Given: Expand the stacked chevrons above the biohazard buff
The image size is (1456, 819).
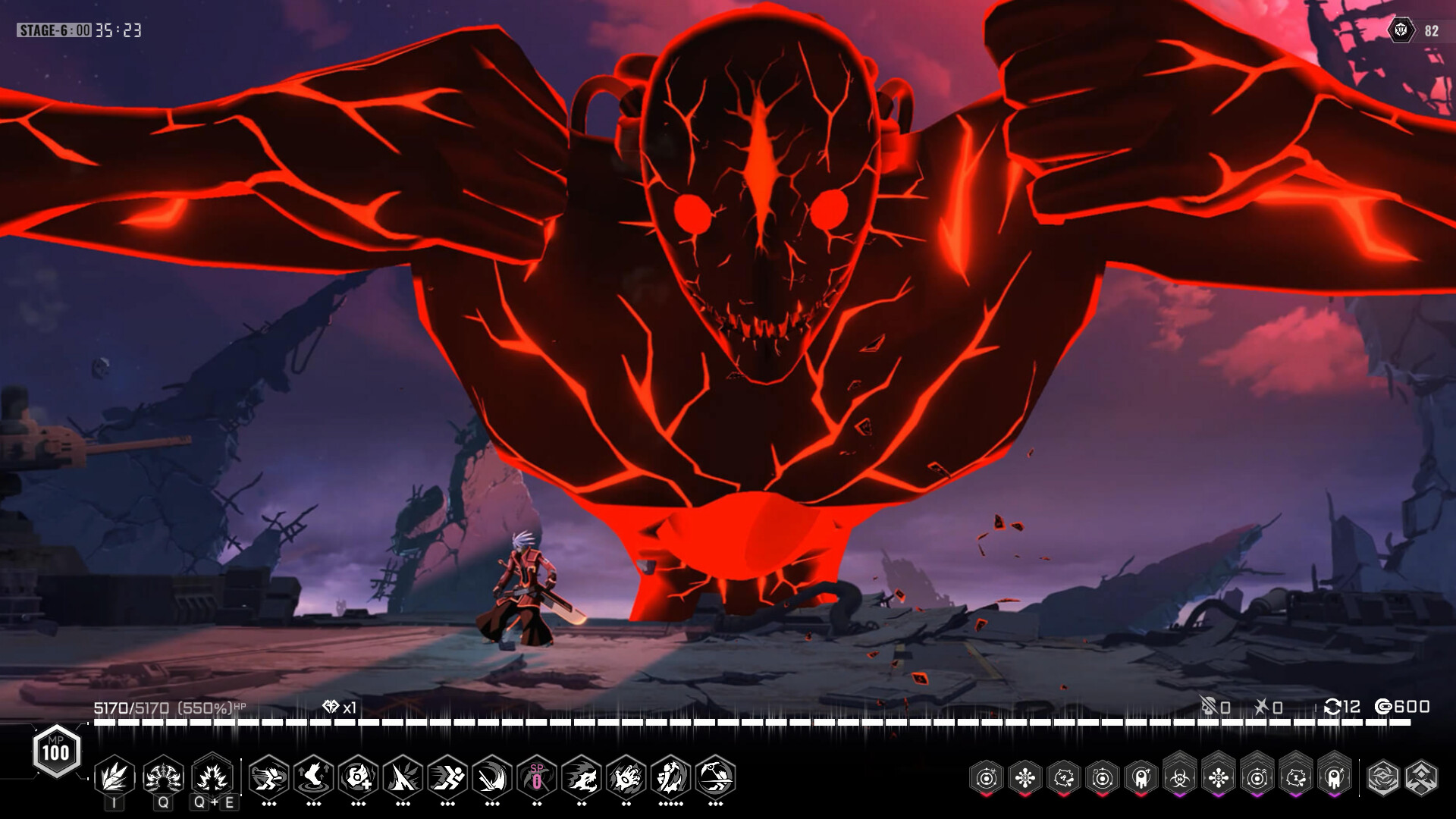Looking at the screenshot, I should [1179, 756].
